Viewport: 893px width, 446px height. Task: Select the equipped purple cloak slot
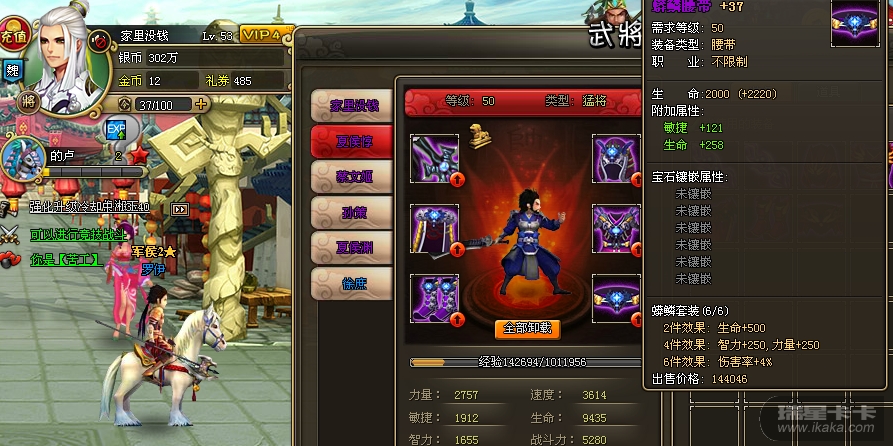(435, 229)
